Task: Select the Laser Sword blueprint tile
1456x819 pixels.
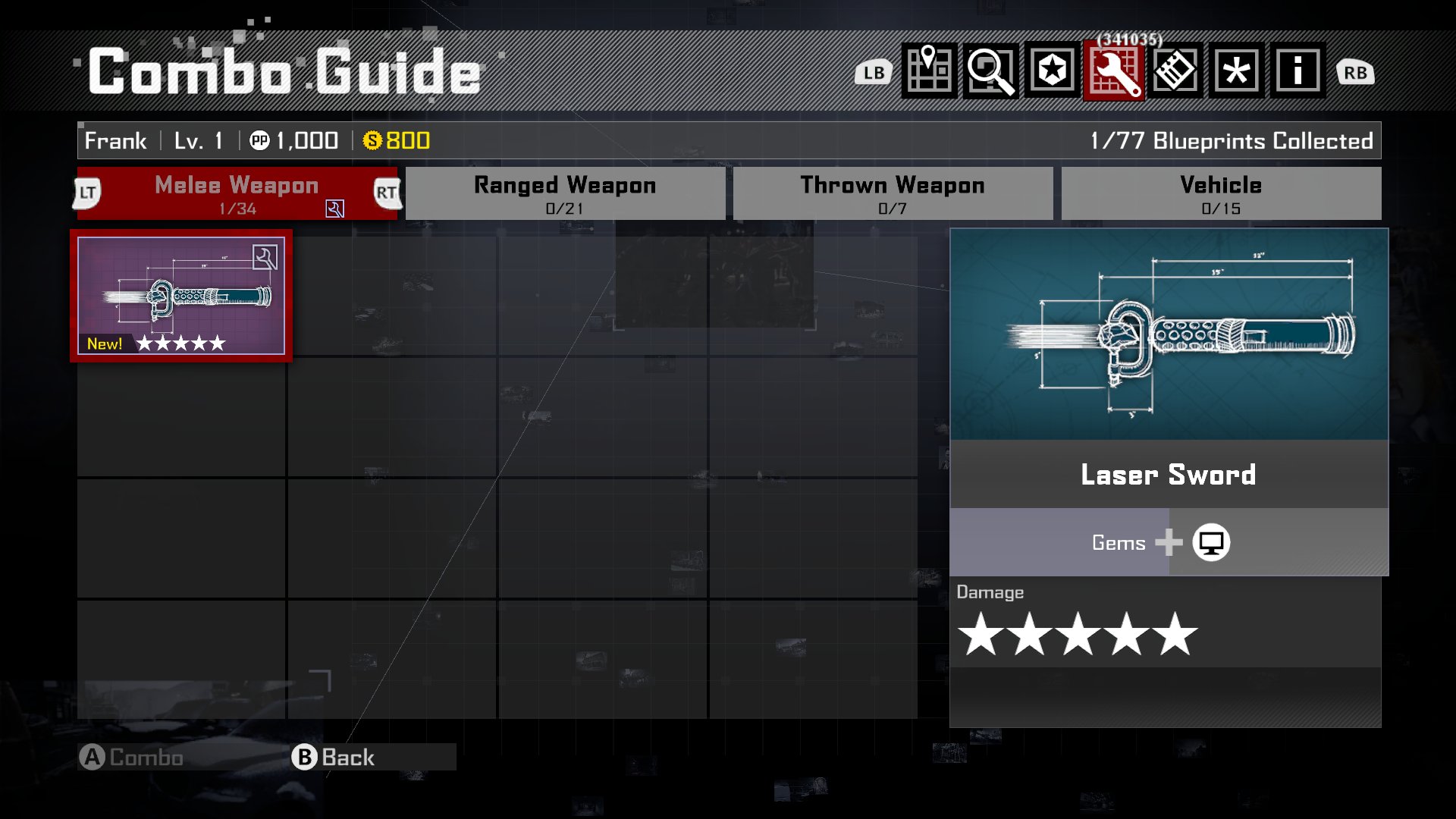Action: click(181, 296)
